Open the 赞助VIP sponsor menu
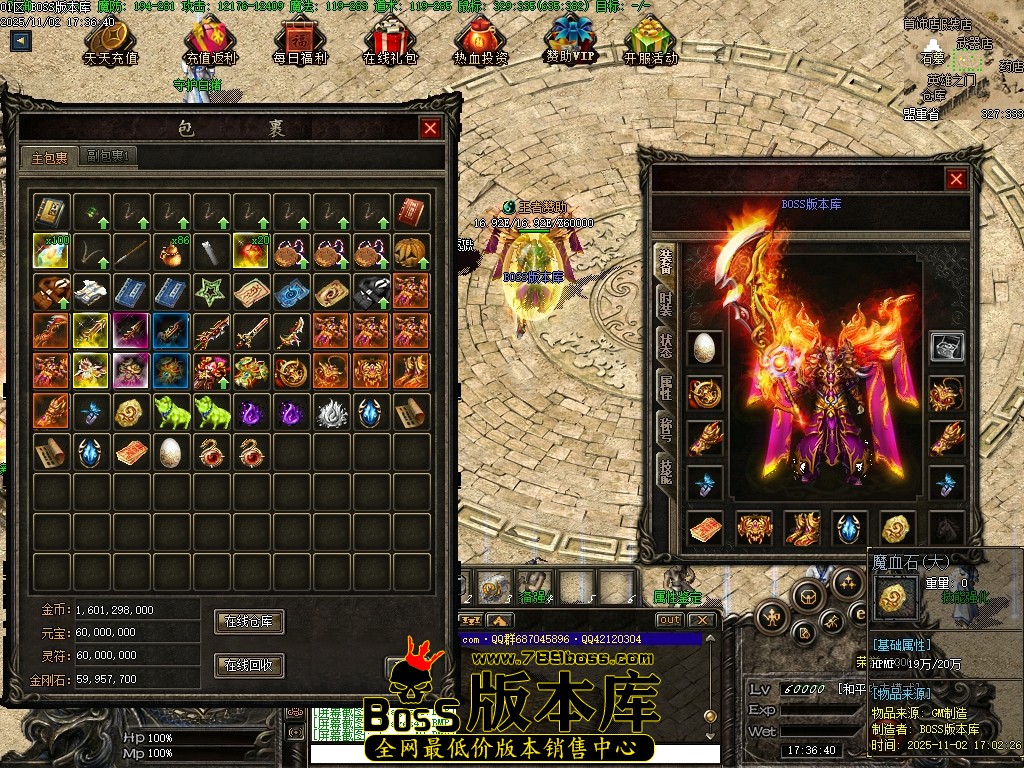Image resolution: width=1024 pixels, height=768 pixels. (x=570, y=38)
